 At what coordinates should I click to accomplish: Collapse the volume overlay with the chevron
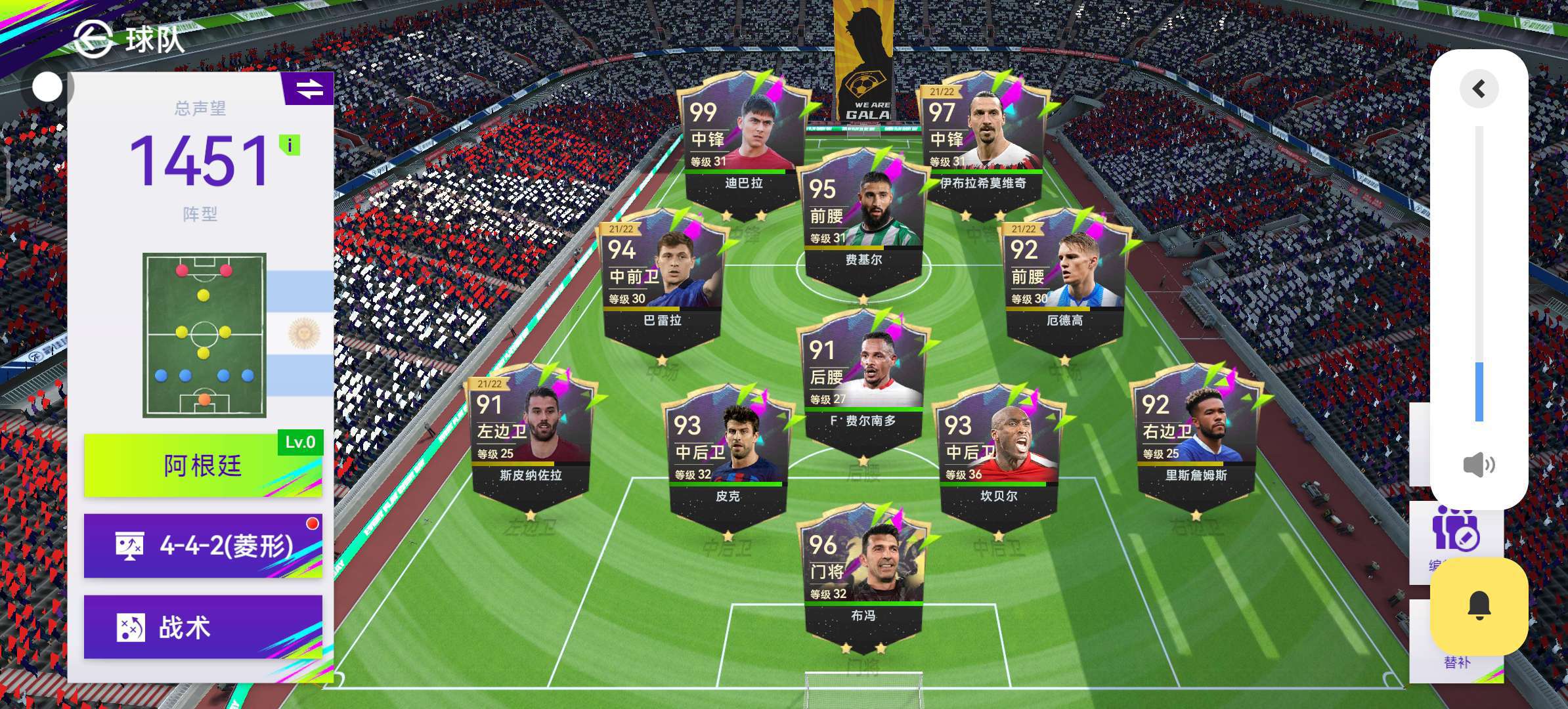(1479, 89)
